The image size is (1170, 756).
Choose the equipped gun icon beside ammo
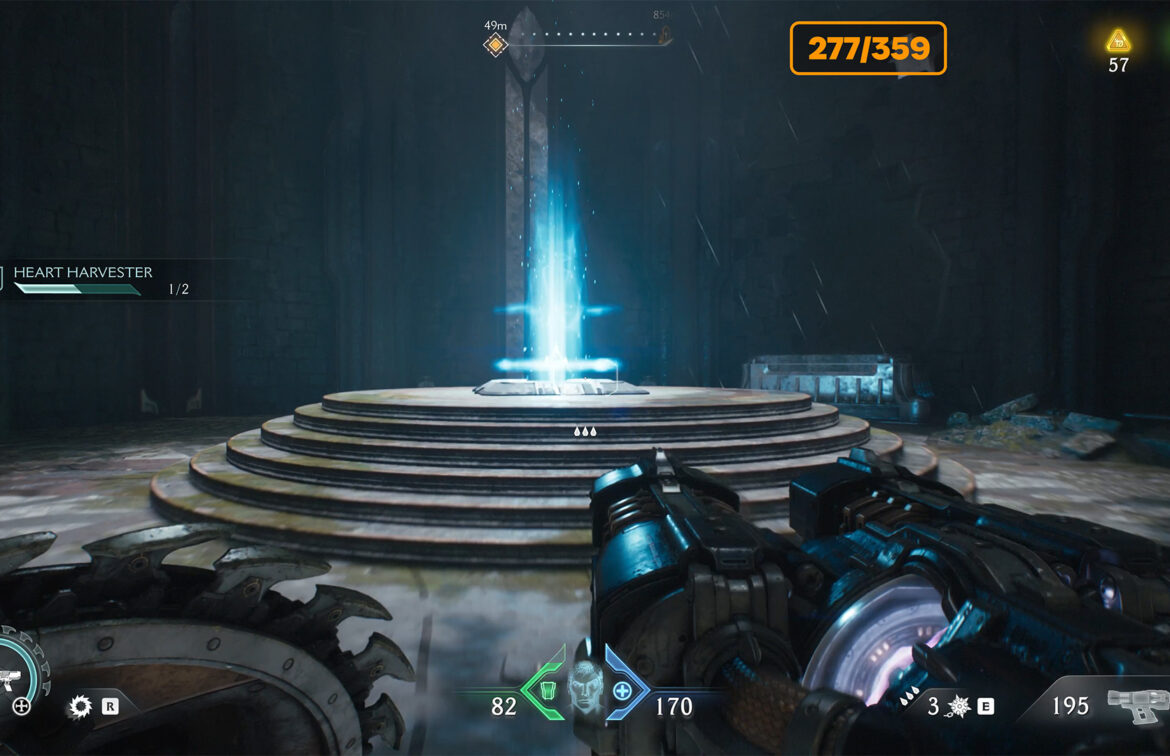point(1135,706)
